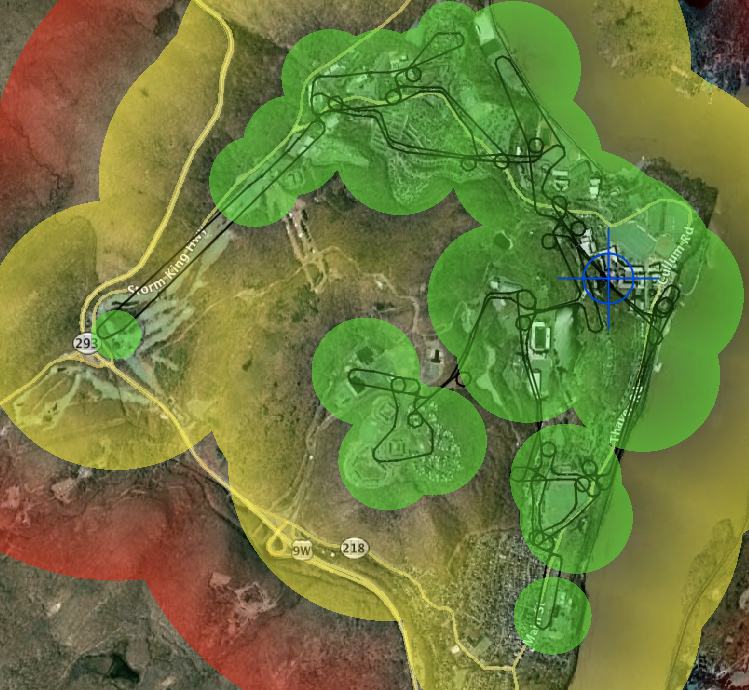This screenshot has height=690, width=749.
Task: Select the blue crosshair map marker
Action: (x=609, y=278)
